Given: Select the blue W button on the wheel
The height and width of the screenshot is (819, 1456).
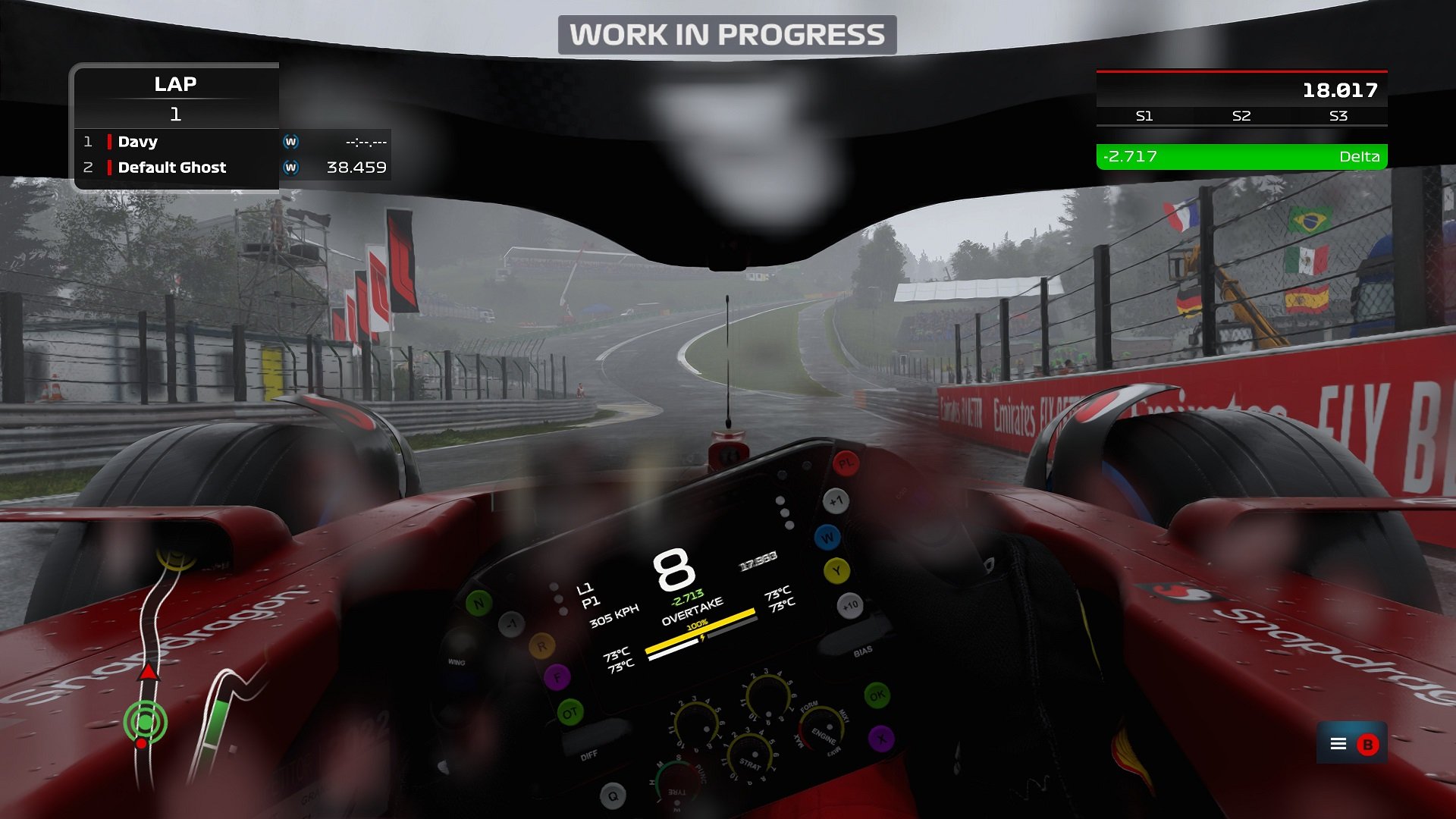Looking at the screenshot, I should (x=827, y=536).
